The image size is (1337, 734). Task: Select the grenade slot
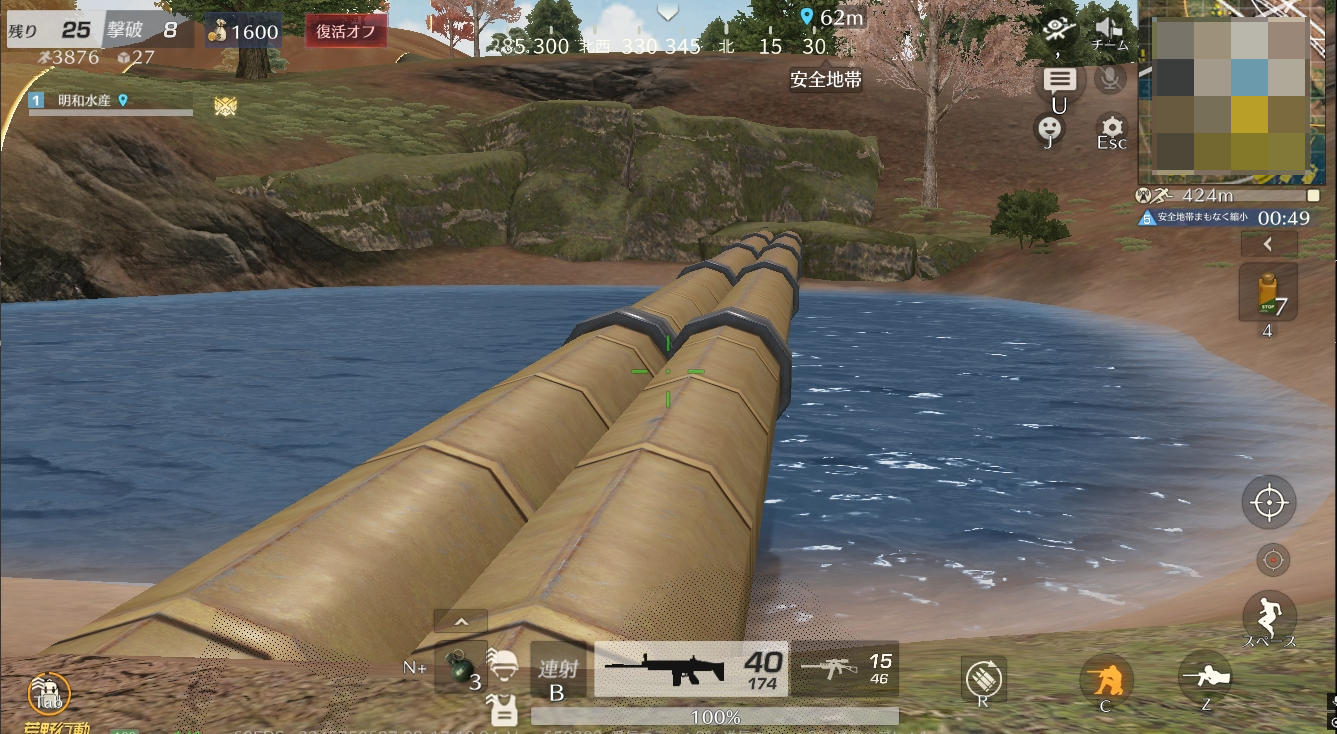[x=461, y=668]
